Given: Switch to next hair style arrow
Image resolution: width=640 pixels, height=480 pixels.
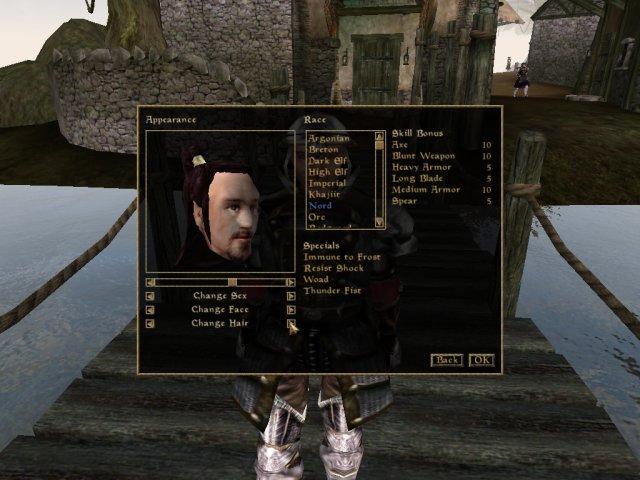Looking at the screenshot, I should click(x=291, y=323).
